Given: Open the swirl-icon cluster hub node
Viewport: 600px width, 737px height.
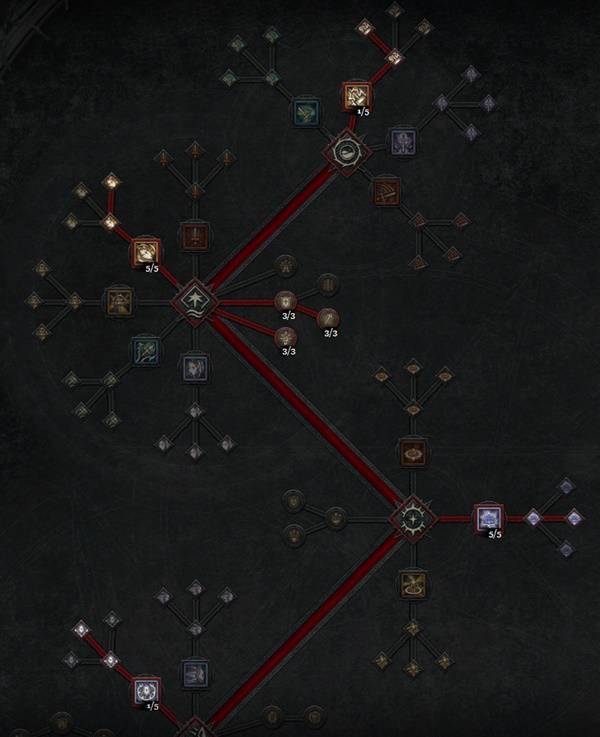Looking at the screenshot, I should tap(349, 152).
